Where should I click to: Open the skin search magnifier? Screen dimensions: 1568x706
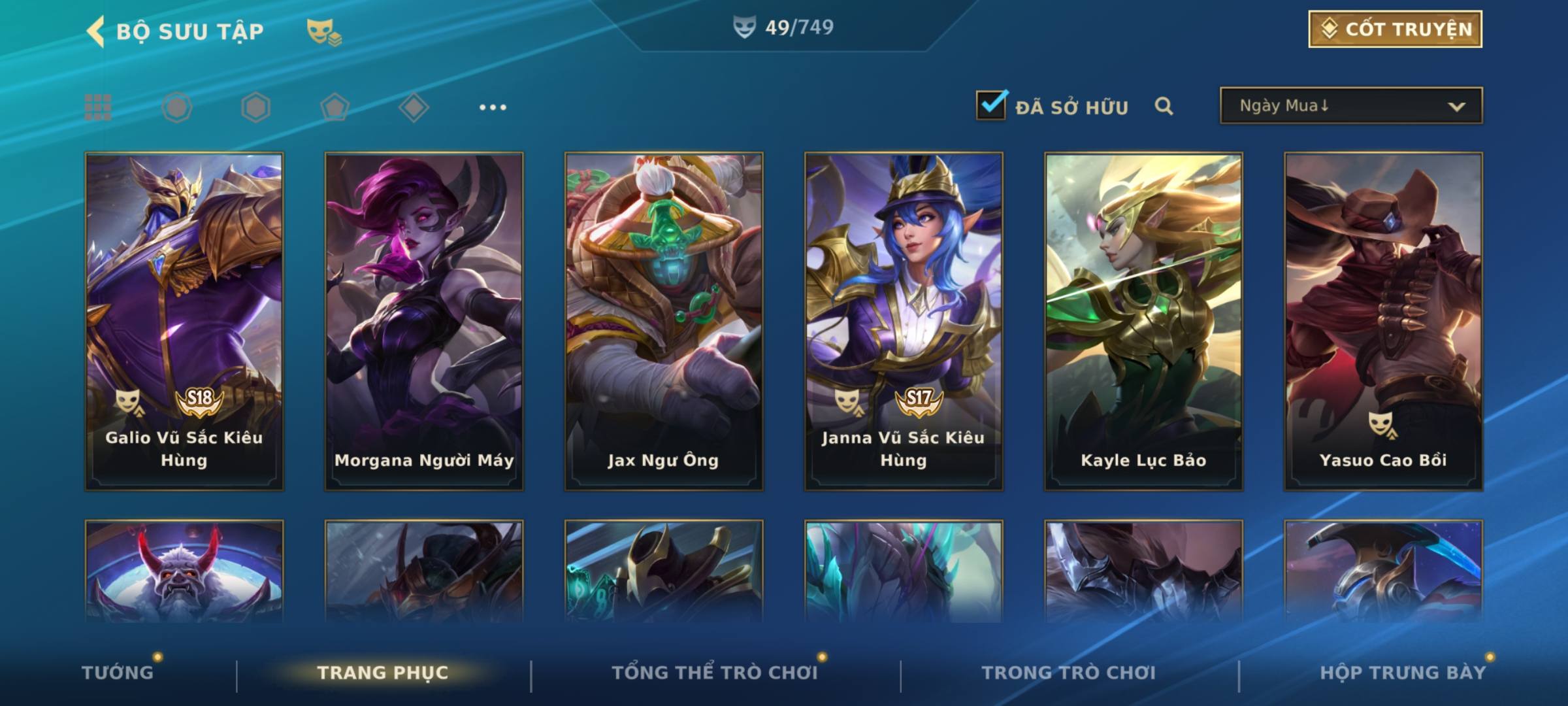(1164, 106)
